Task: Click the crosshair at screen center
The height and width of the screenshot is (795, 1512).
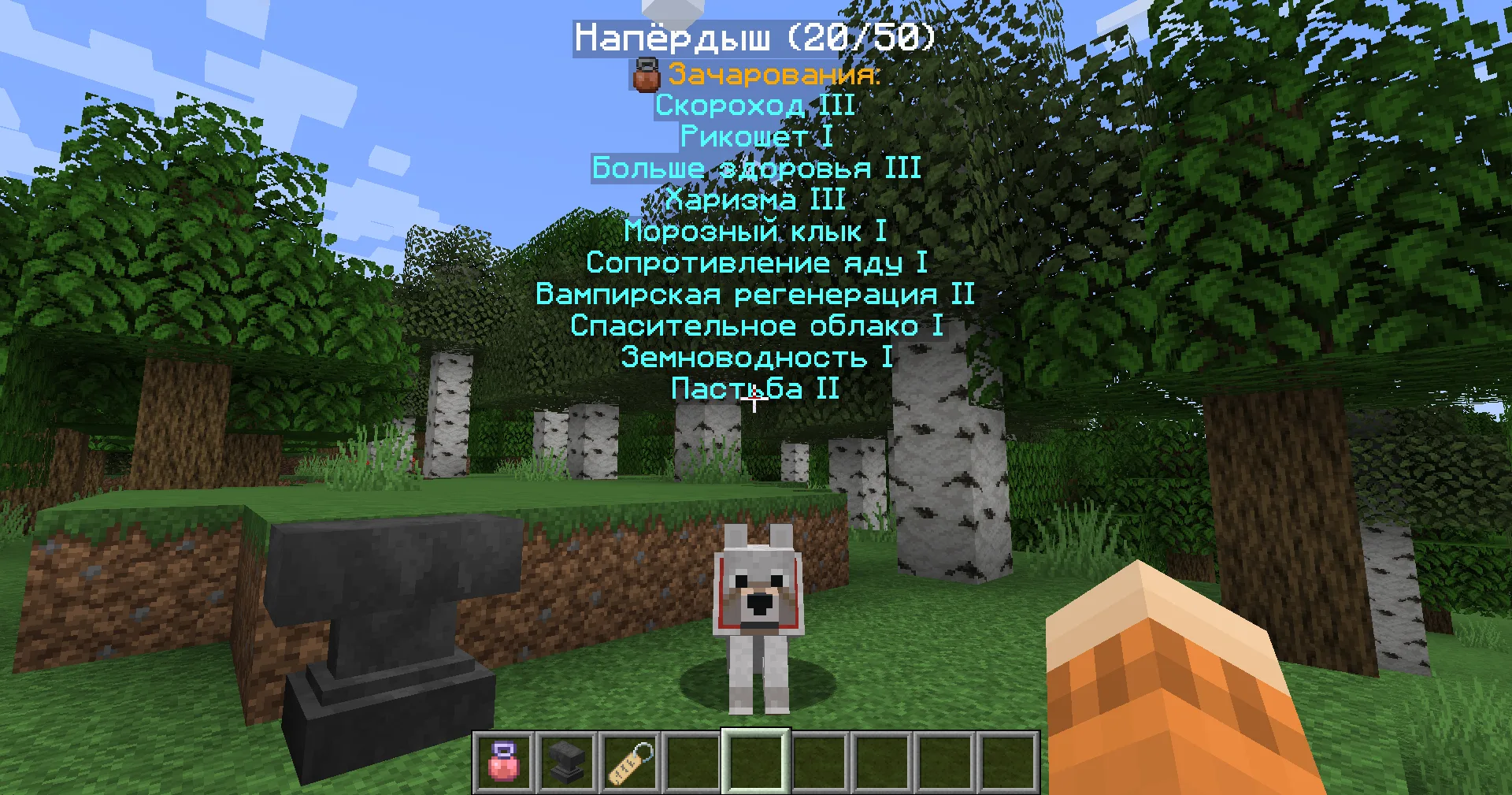Action: 754,400
